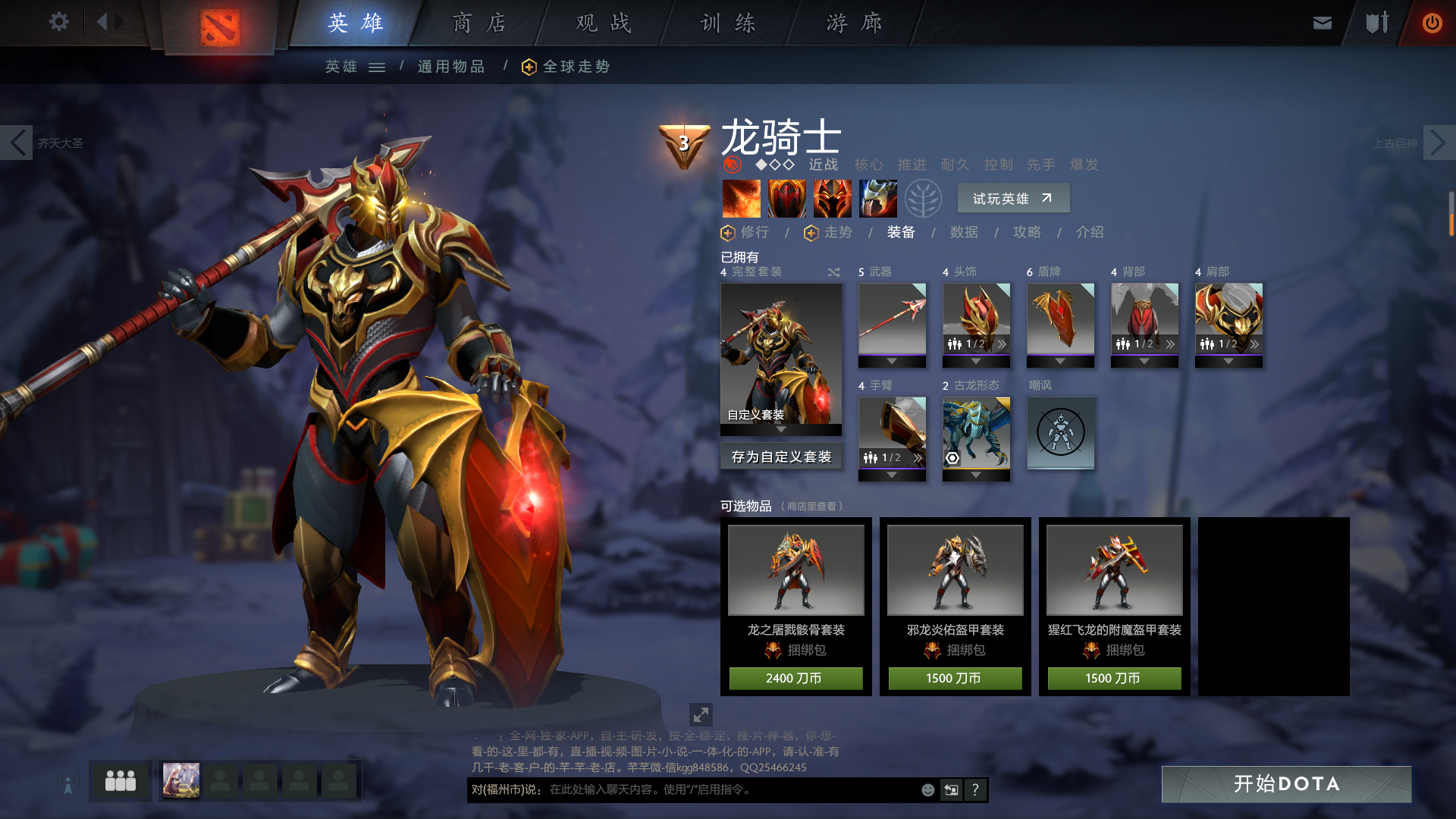Open the mail inbox icon in top bar
The height and width of the screenshot is (819, 1456).
coord(1322,22)
